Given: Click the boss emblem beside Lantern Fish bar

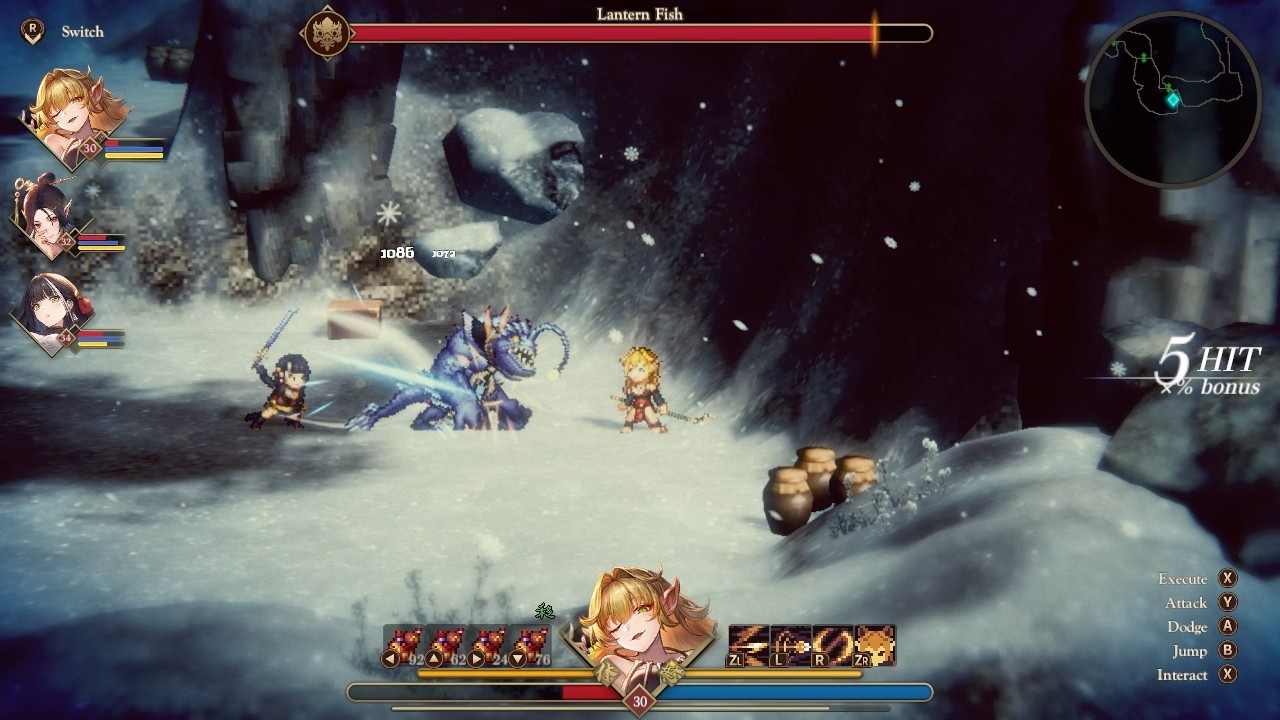Looking at the screenshot, I should (x=325, y=30).
